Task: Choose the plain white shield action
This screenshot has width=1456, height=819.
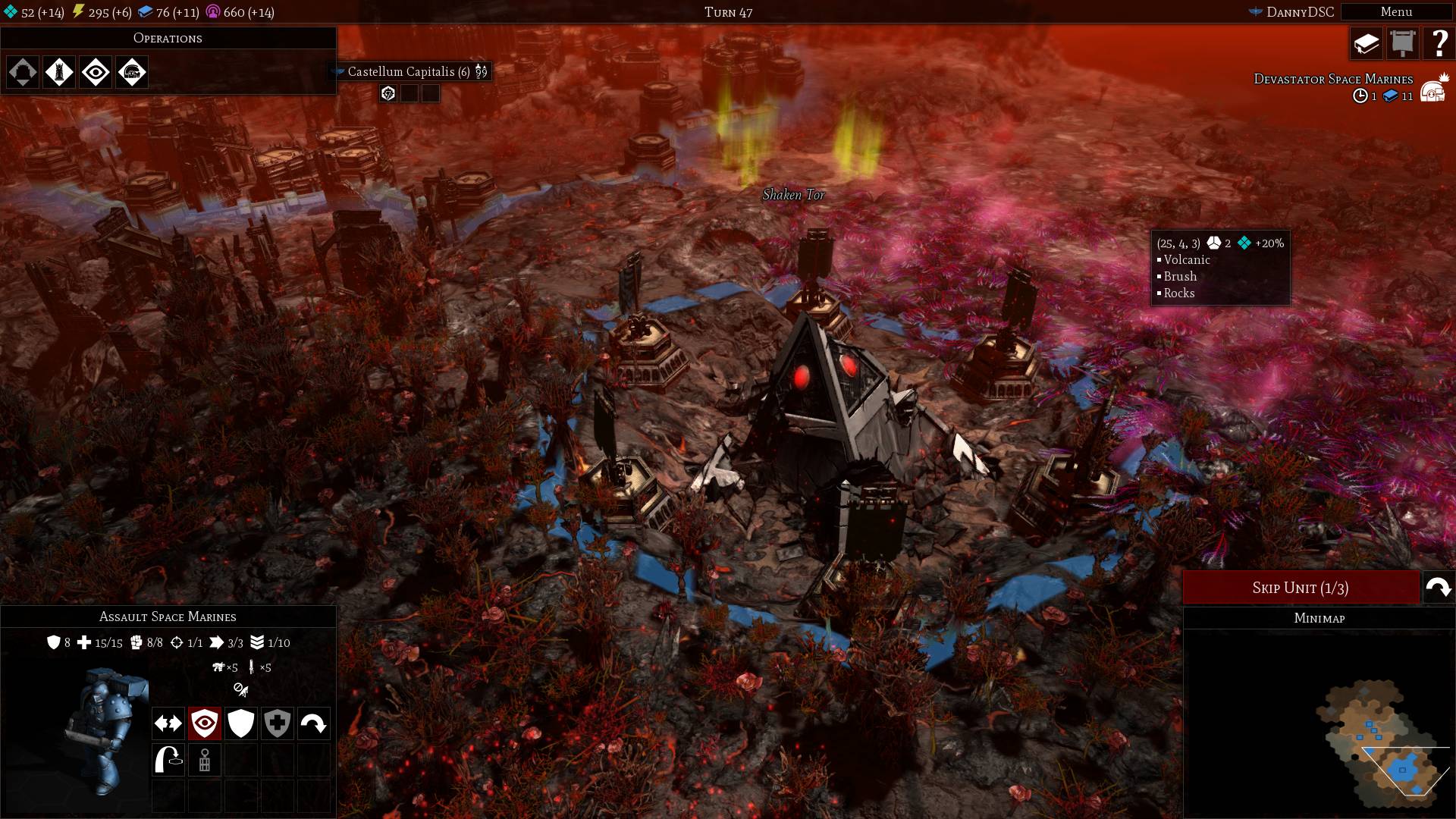Action: pos(241,723)
